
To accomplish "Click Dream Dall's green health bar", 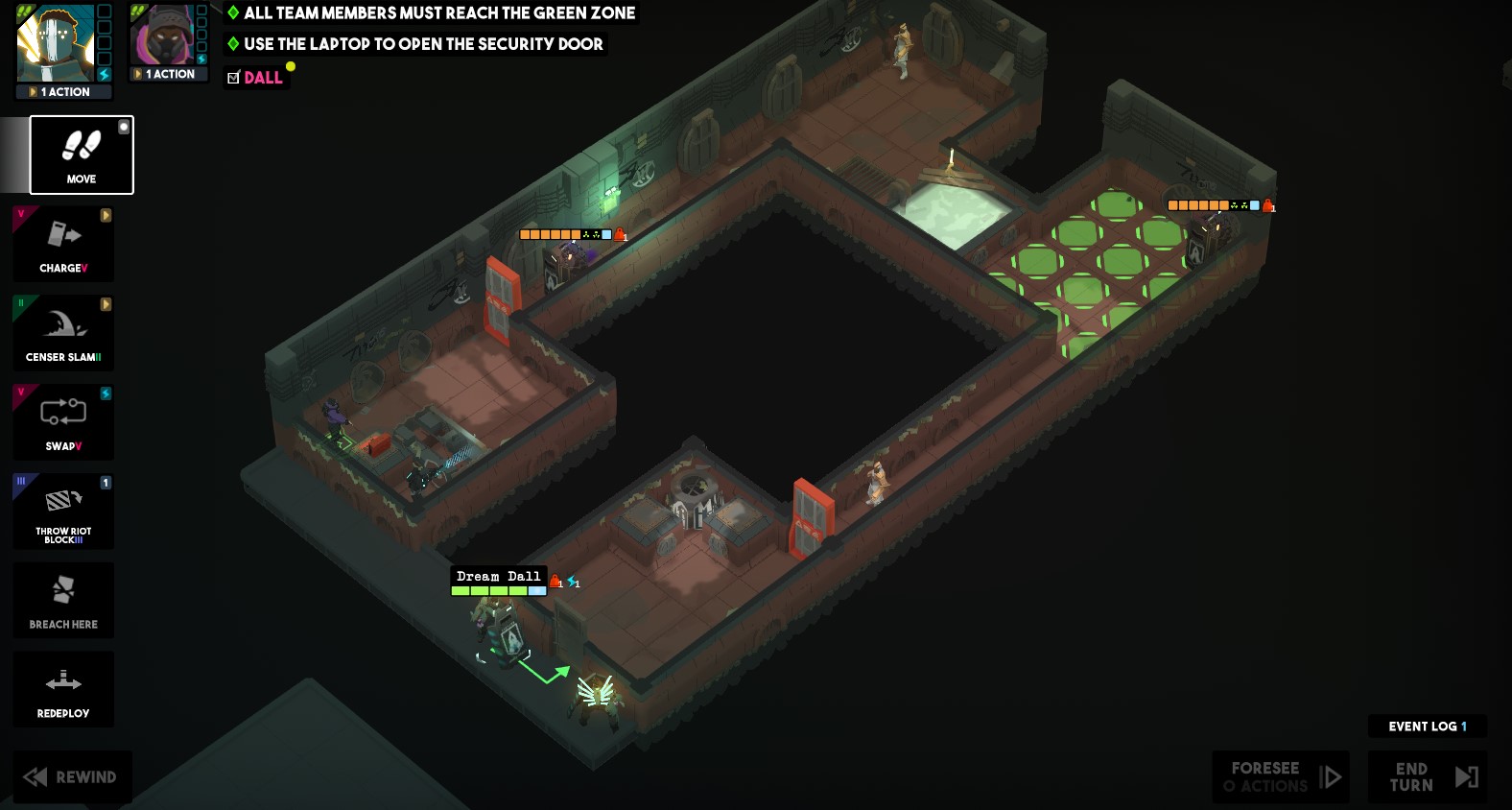I will [489, 590].
